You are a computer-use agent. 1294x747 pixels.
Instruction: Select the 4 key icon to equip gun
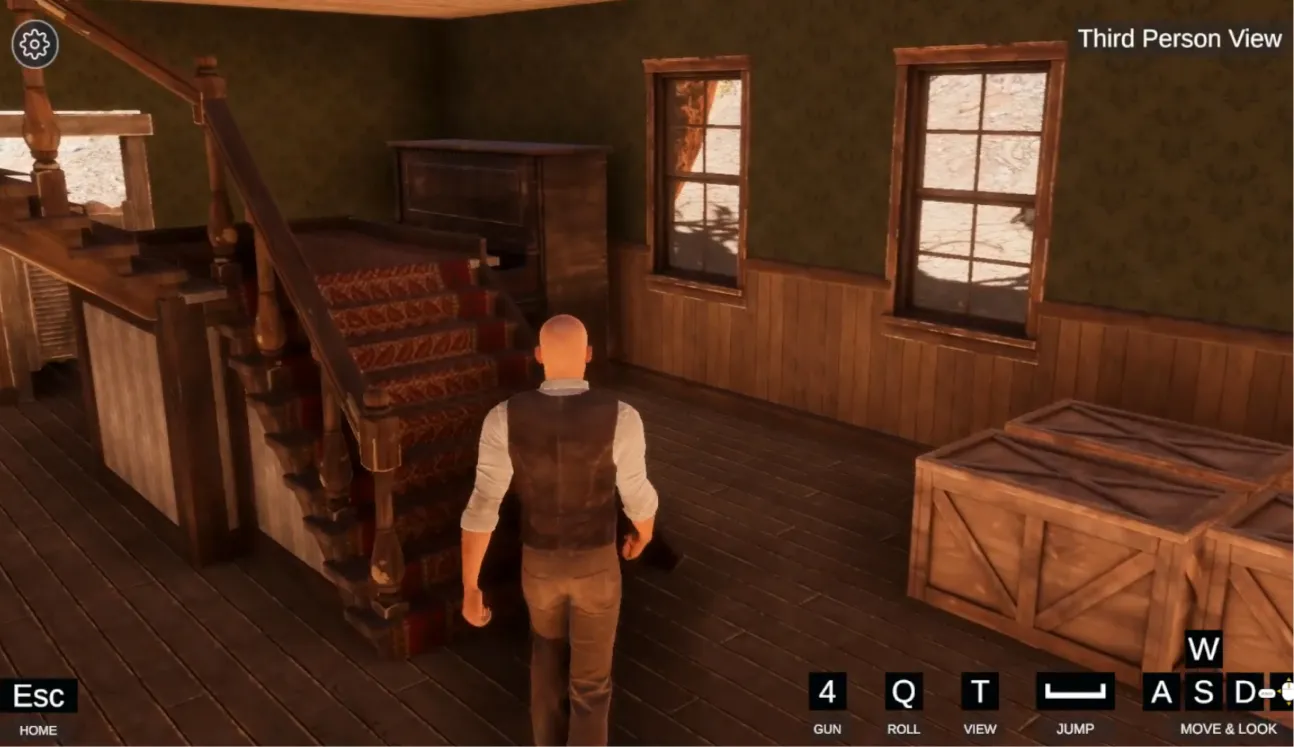pyautogui.click(x=826, y=693)
